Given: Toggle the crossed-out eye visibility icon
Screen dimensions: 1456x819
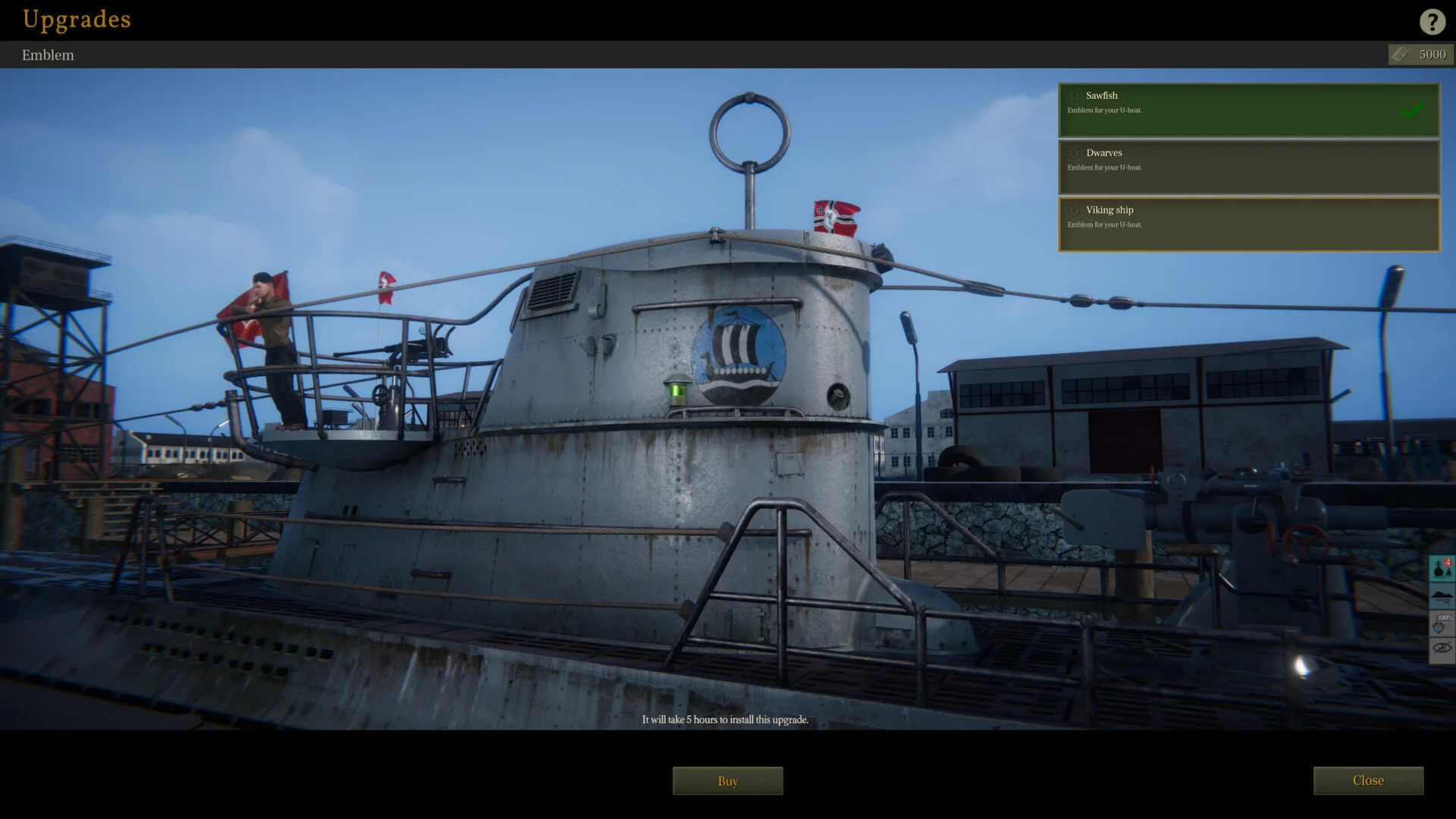Looking at the screenshot, I should click(x=1441, y=649).
